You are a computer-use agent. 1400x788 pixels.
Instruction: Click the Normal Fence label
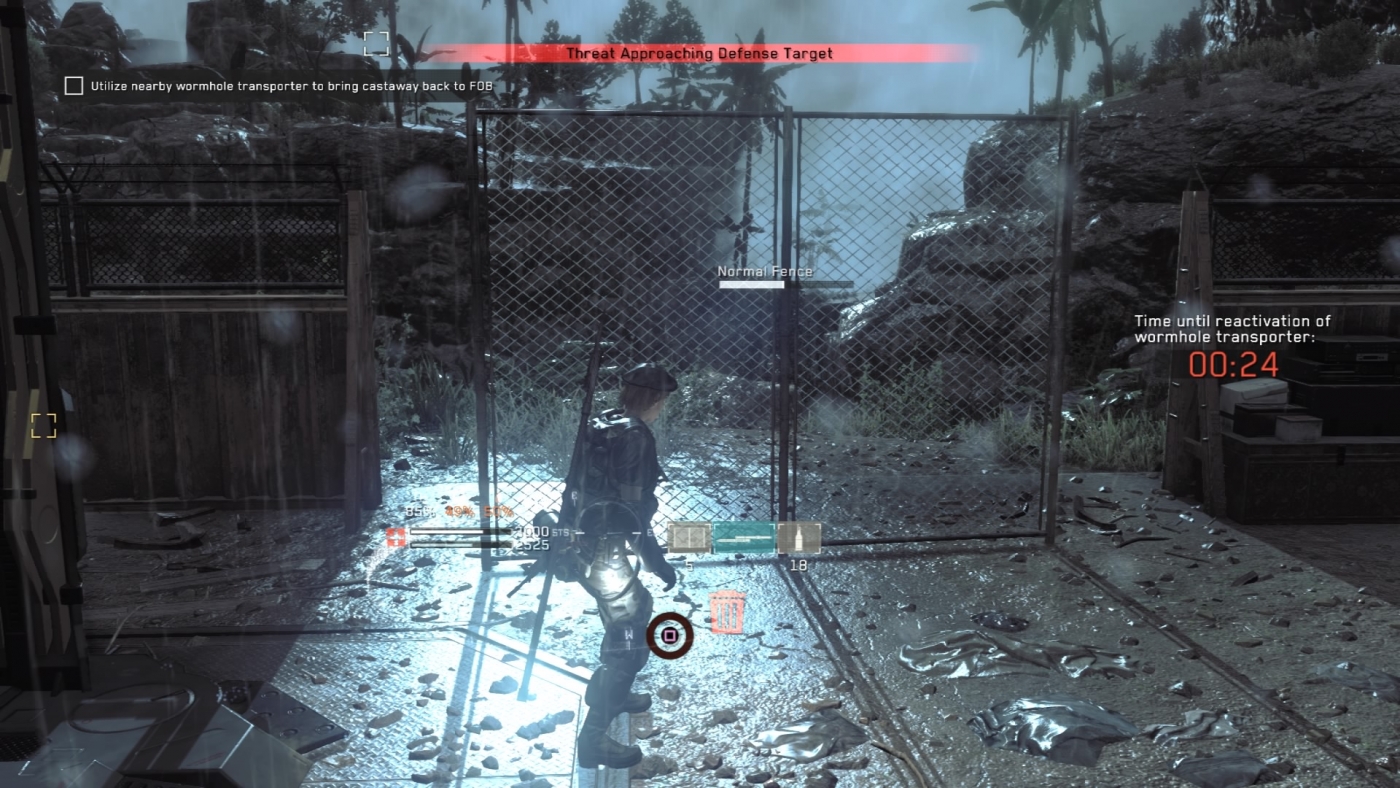pos(764,270)
